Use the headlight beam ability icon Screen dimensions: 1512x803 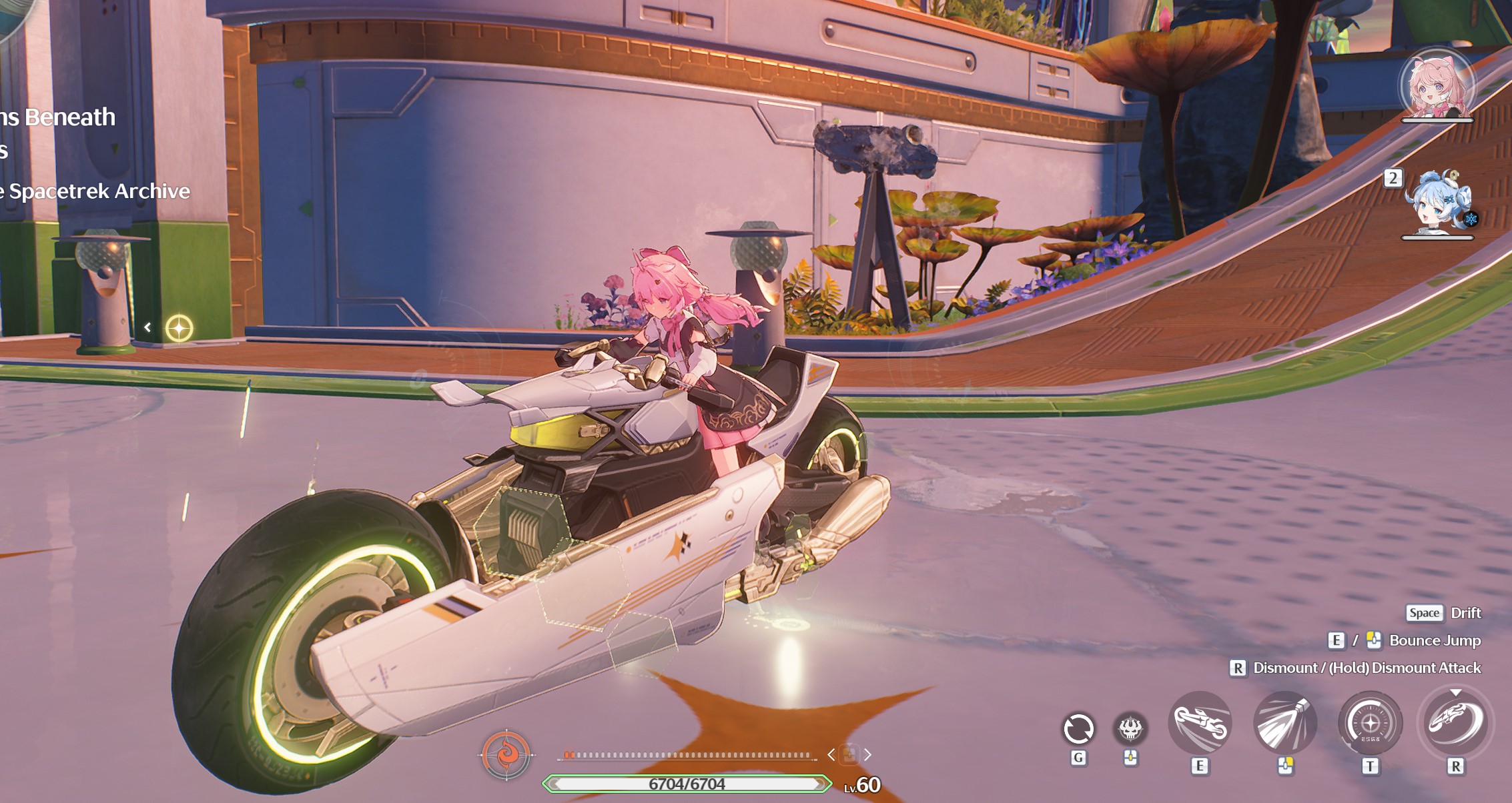point(1284,724)
